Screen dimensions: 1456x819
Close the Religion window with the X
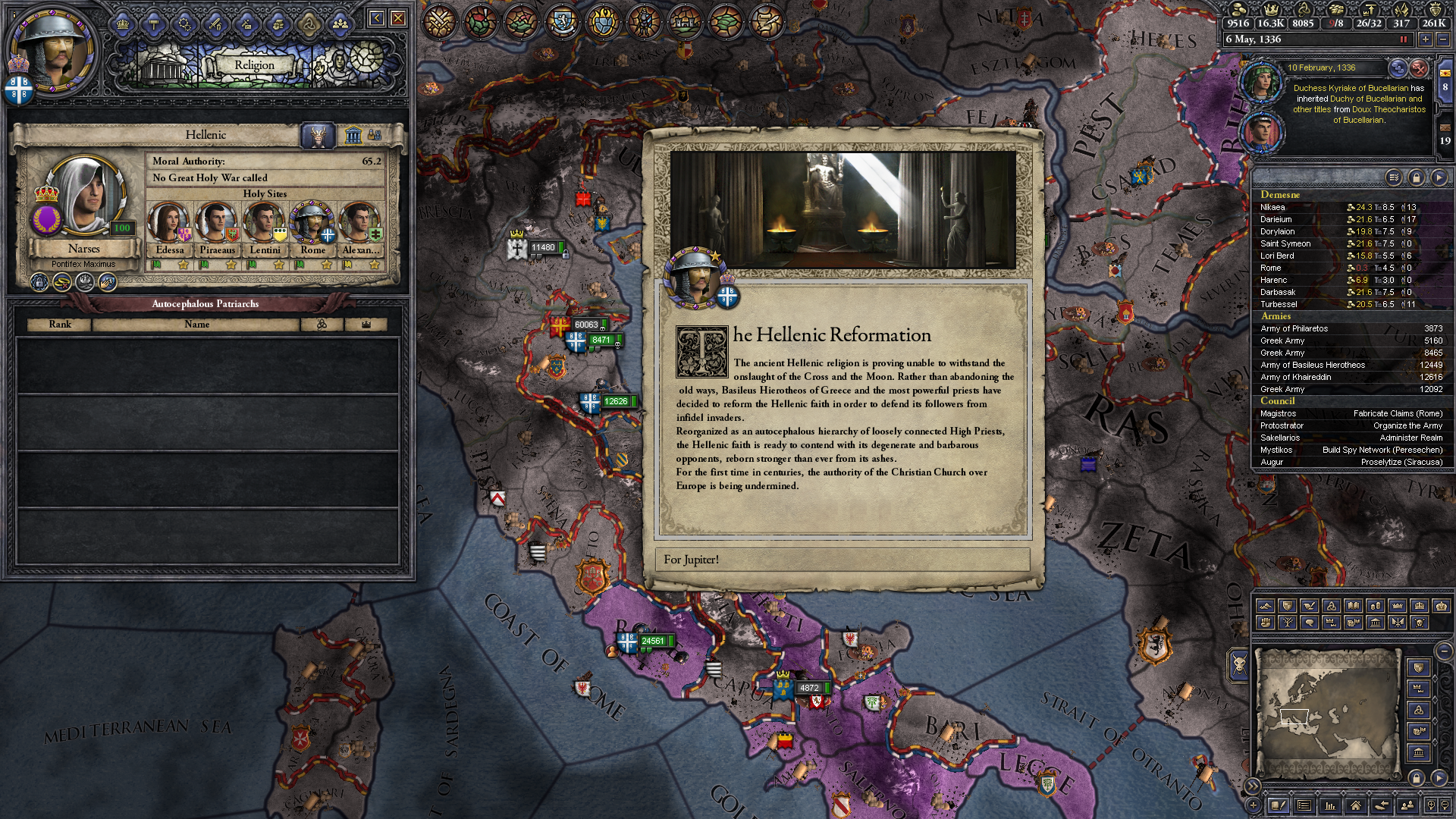(398, 18)
